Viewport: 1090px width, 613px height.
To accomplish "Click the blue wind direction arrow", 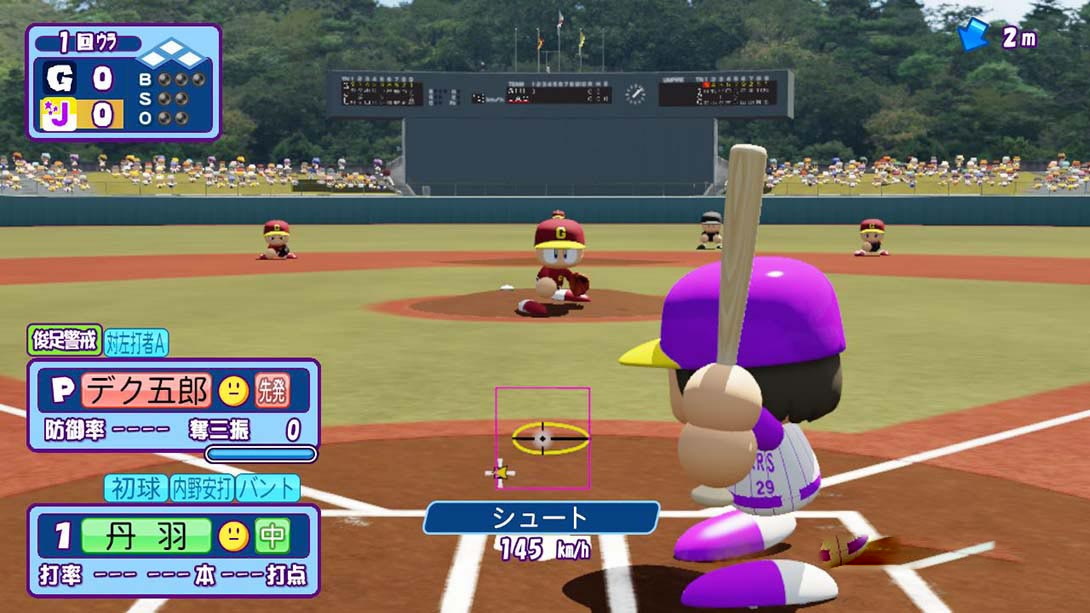I will tap(972, 35).
